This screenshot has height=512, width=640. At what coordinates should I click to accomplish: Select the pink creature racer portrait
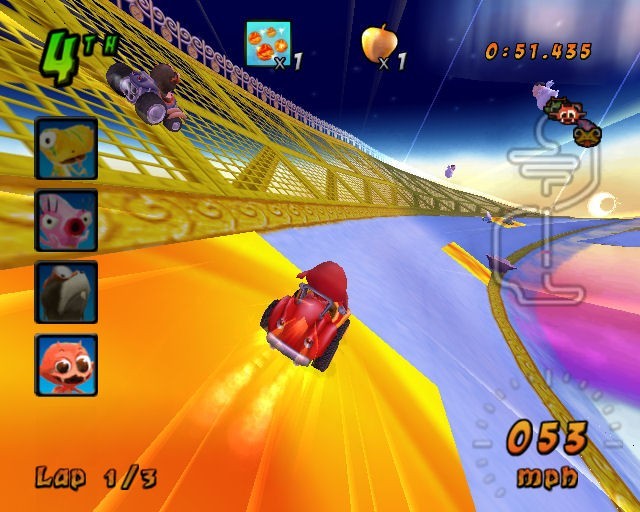[x=66, y=220]
